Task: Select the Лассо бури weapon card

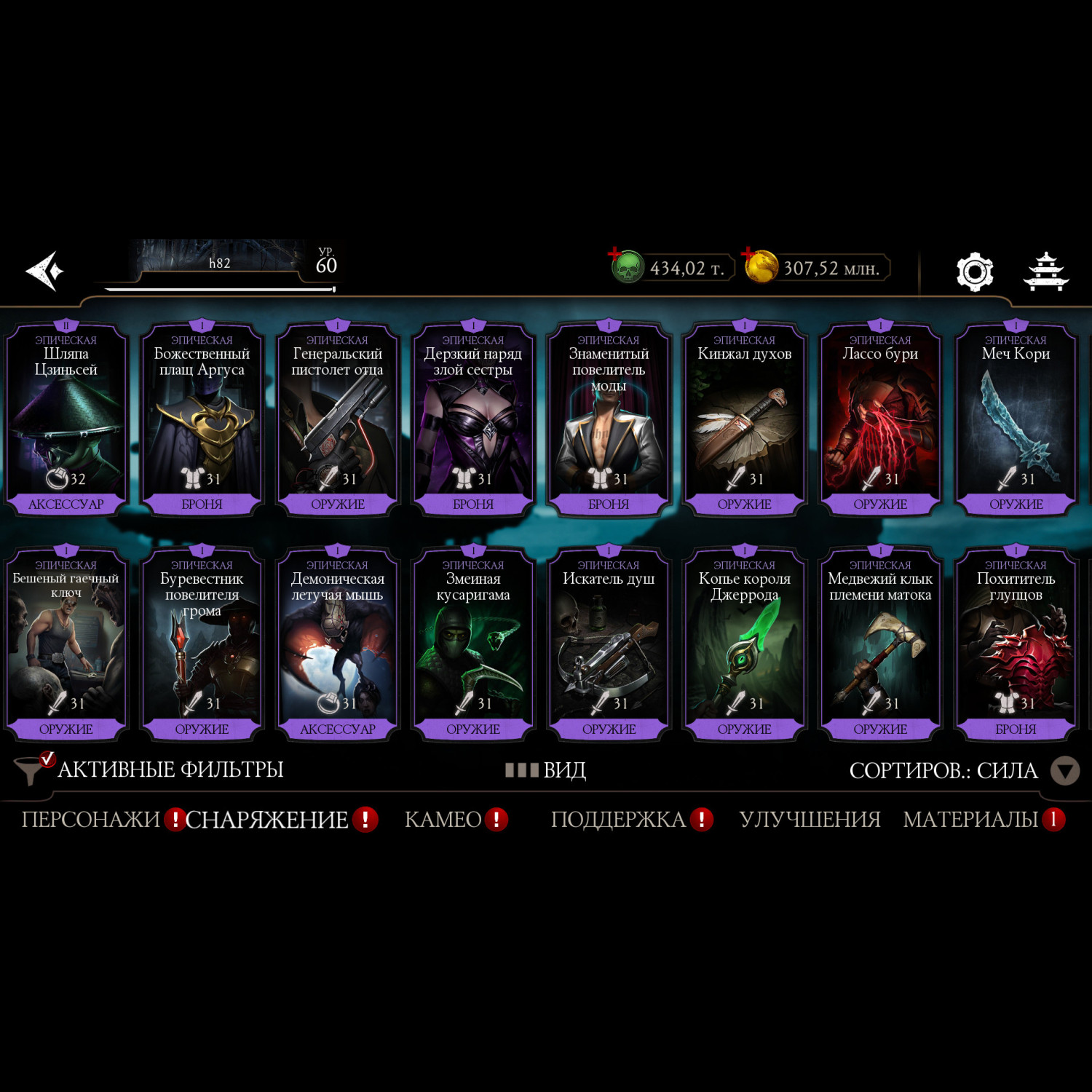Action: pyautogui.click(x=880, y=420)
